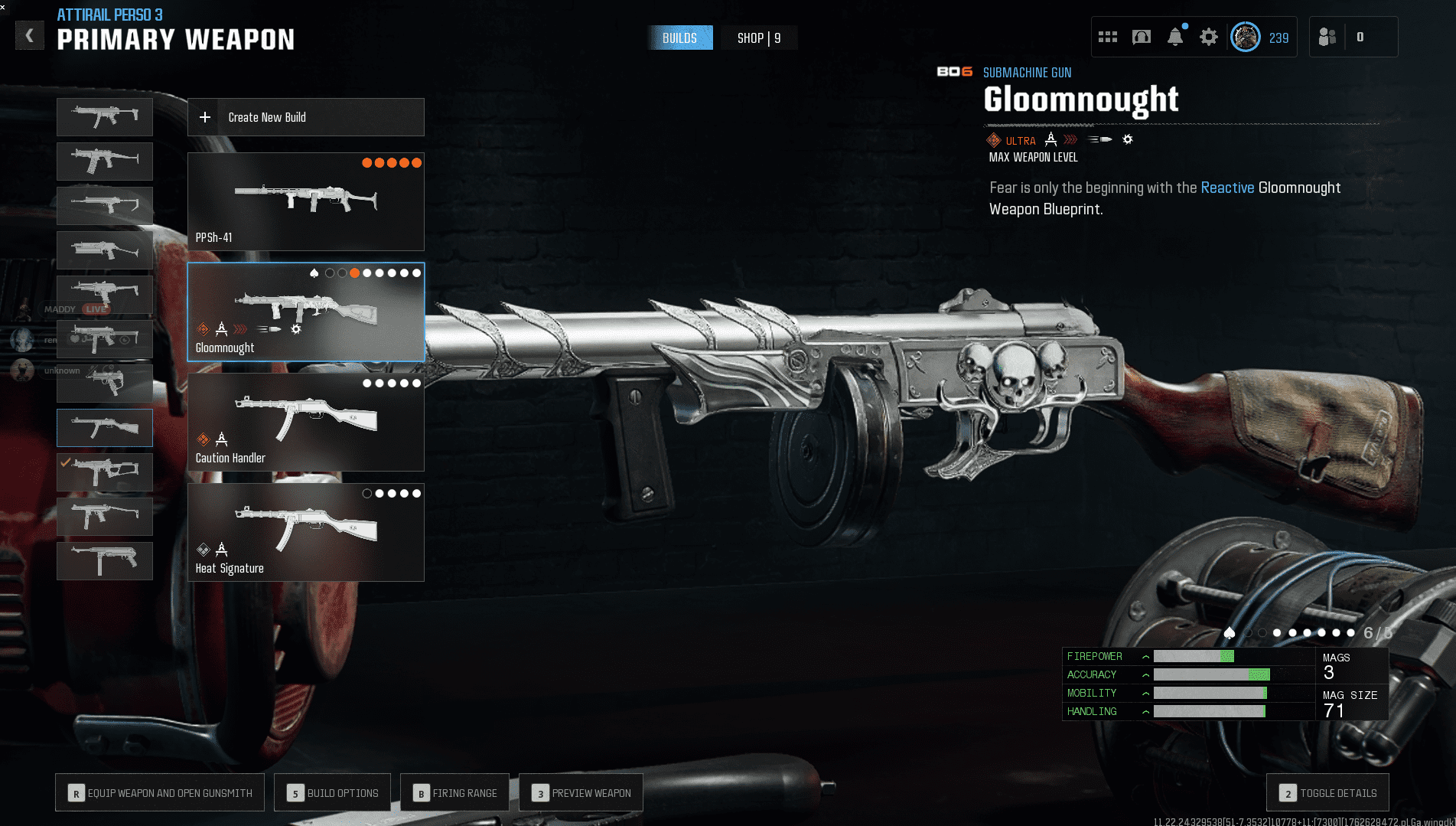Open the social friends panel

coord(1327,37)
